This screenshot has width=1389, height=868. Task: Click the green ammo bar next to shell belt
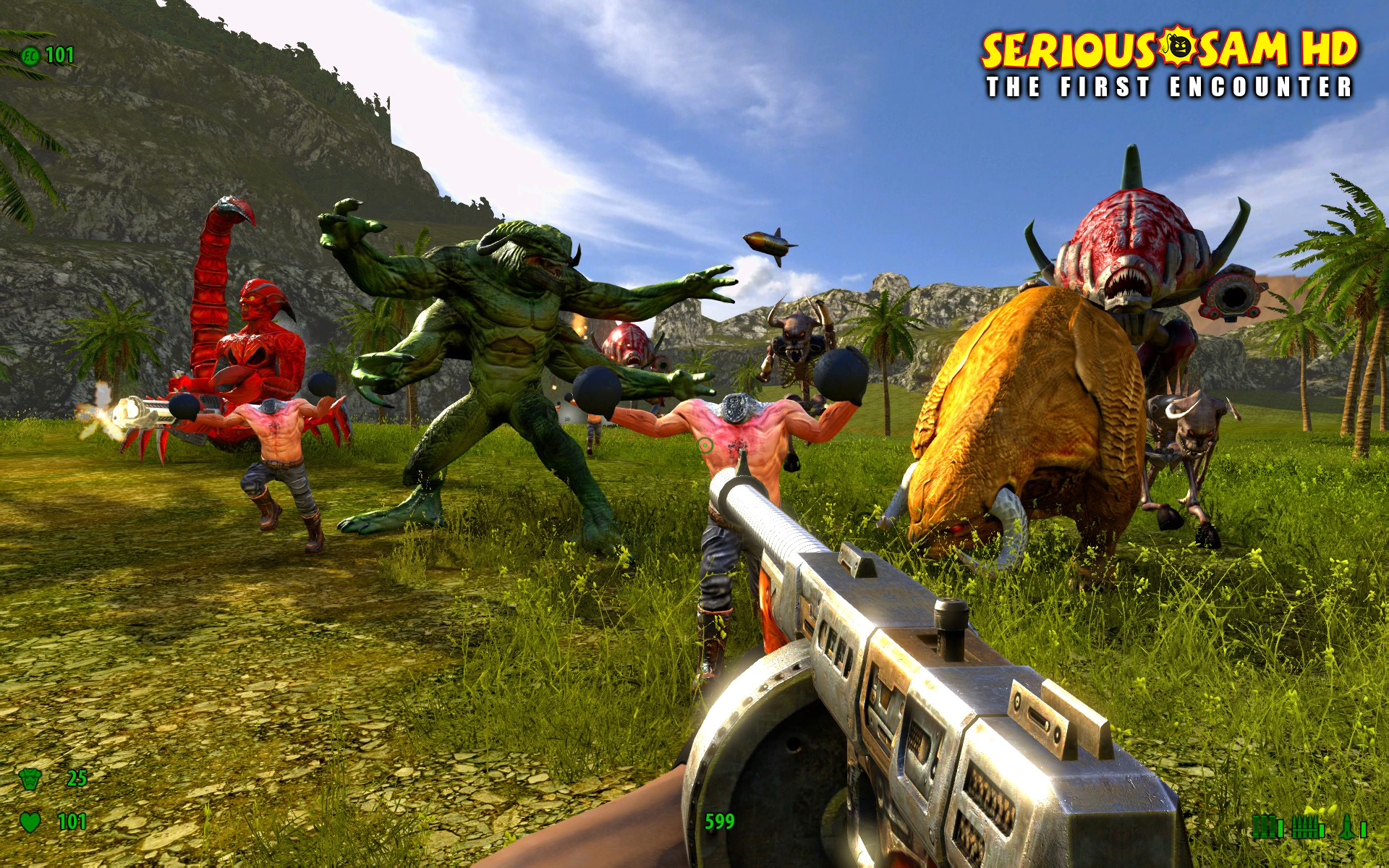pos(1280,830)
